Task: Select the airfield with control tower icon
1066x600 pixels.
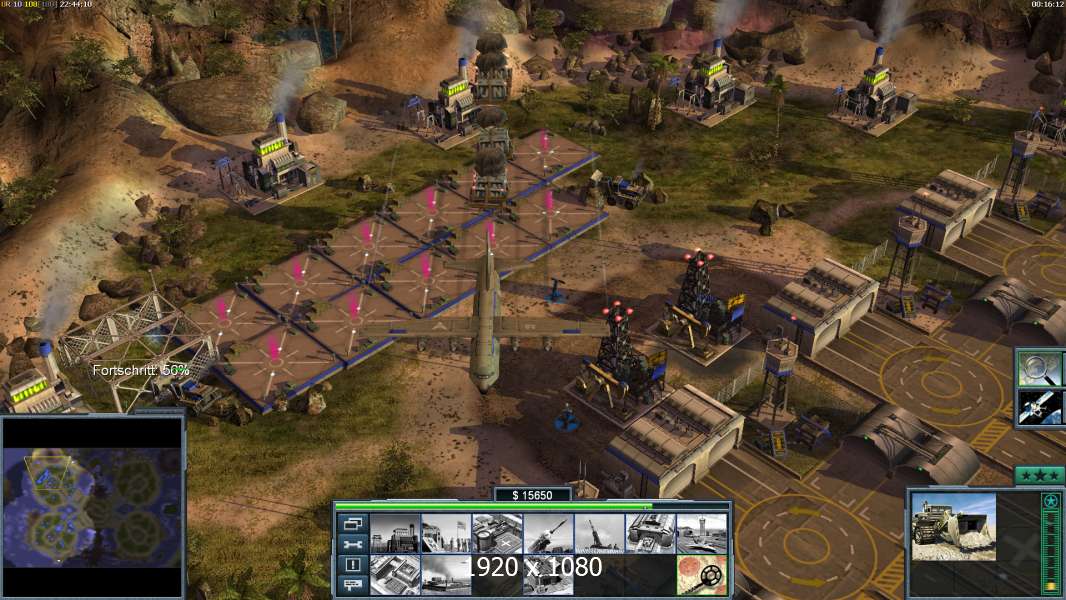Action: (x=701, y=533)
